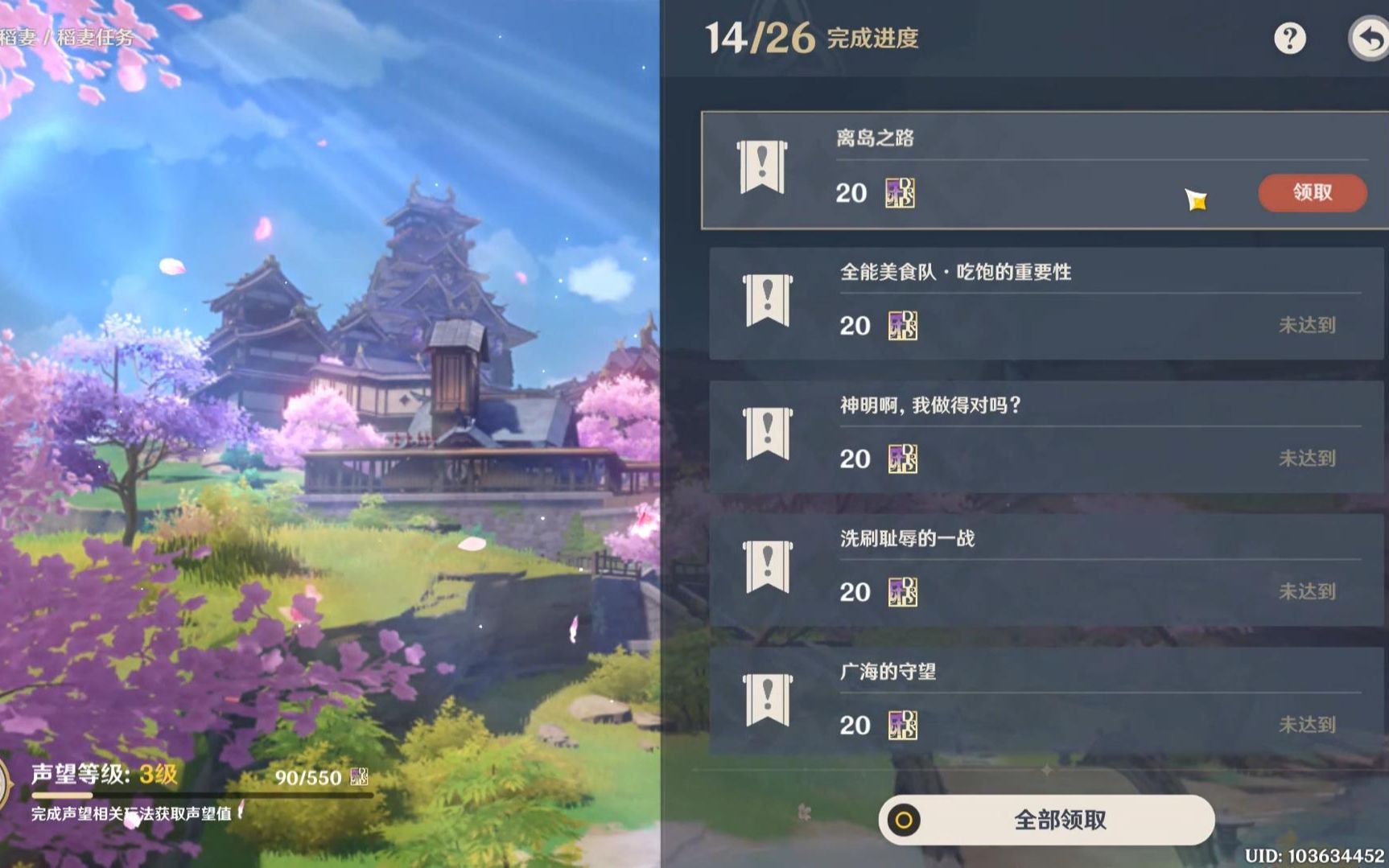Open the 稻妻任务 breadcrumb entry

tap(98, 34)
